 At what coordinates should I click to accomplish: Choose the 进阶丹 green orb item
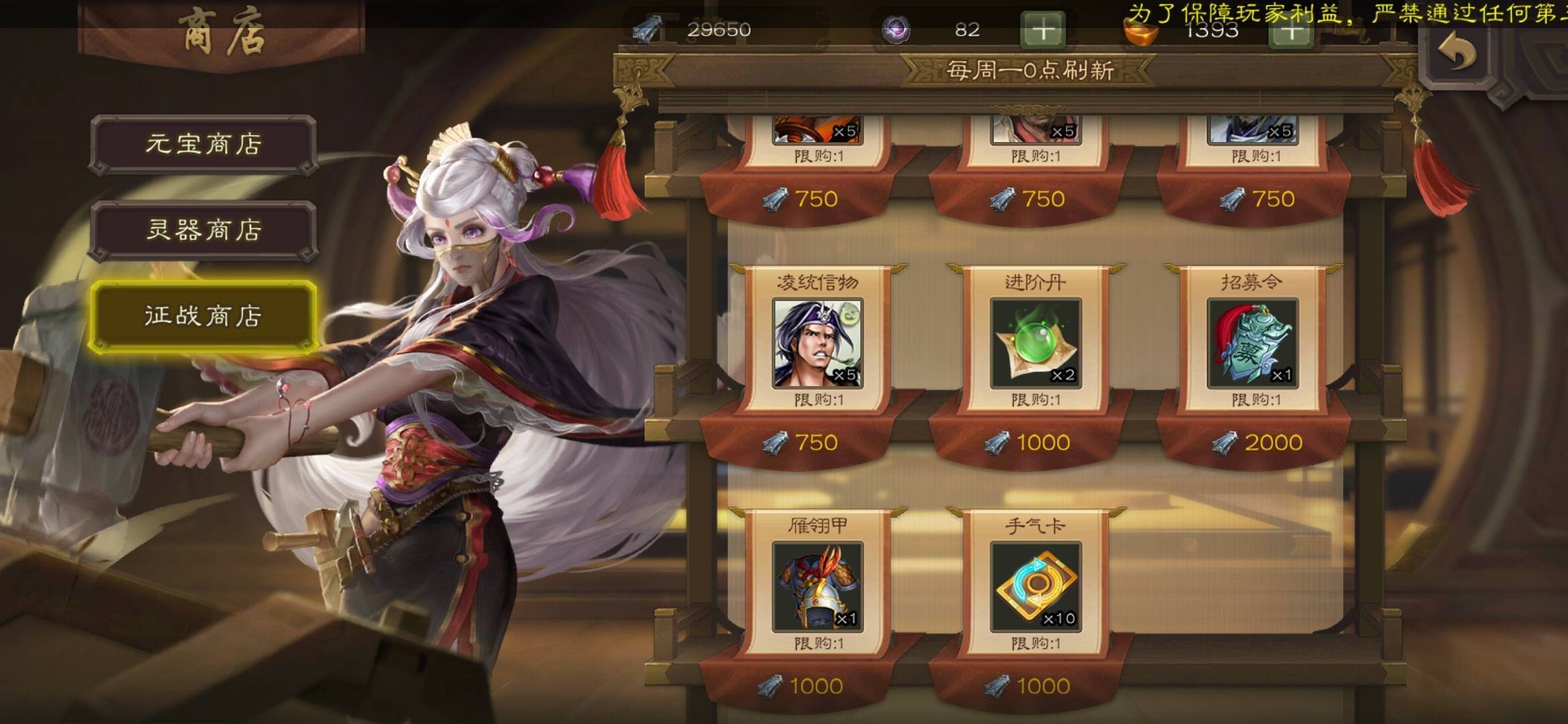tap(1035, 344)
